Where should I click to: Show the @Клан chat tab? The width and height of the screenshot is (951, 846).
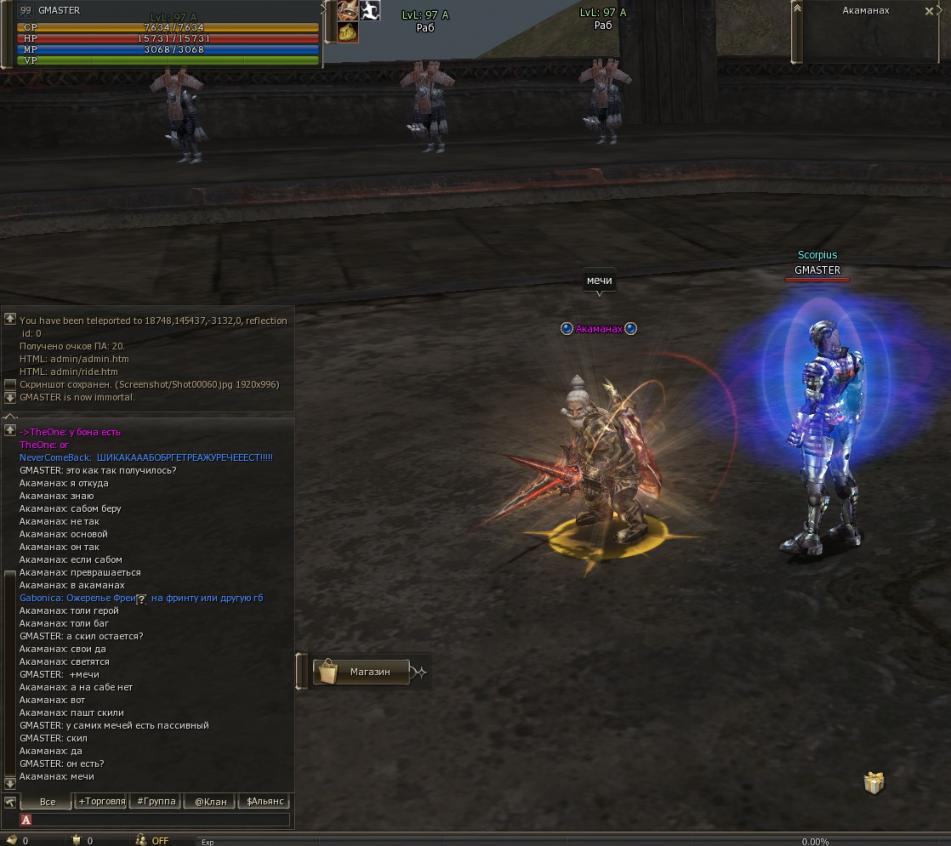[210, 802]
